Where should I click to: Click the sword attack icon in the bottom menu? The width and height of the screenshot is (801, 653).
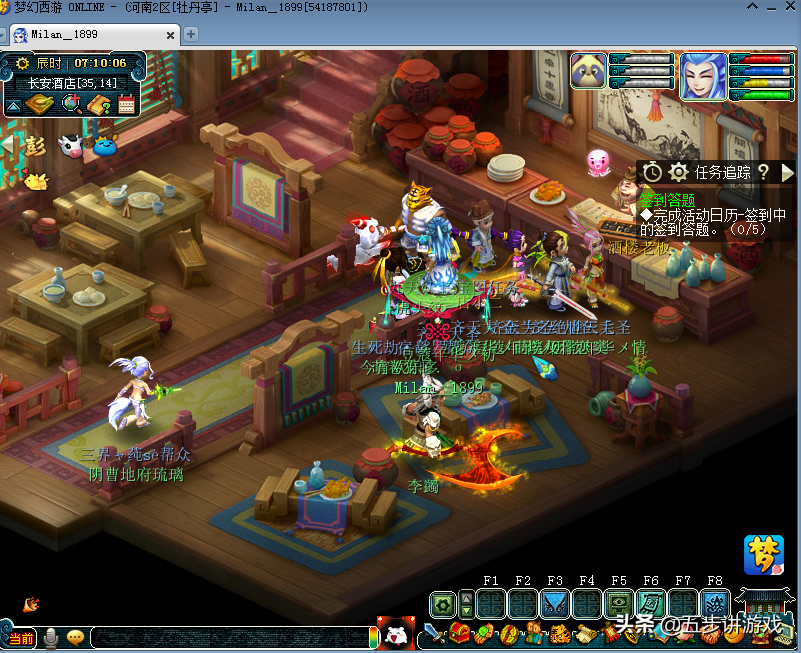(432, 634)
